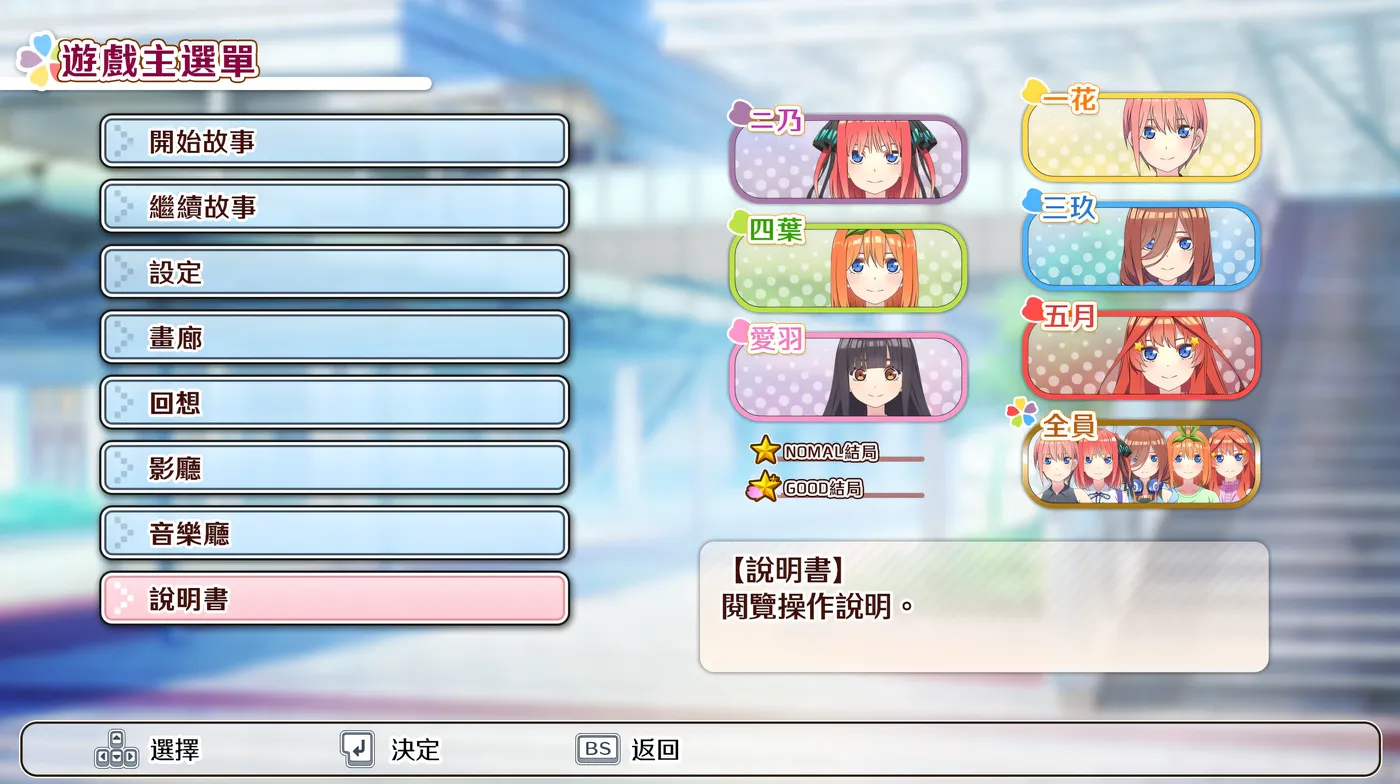1400x784 pixels.
Task: Click the 二乃 character portrait
Action: pyautogui.click(x=847, y=158)
